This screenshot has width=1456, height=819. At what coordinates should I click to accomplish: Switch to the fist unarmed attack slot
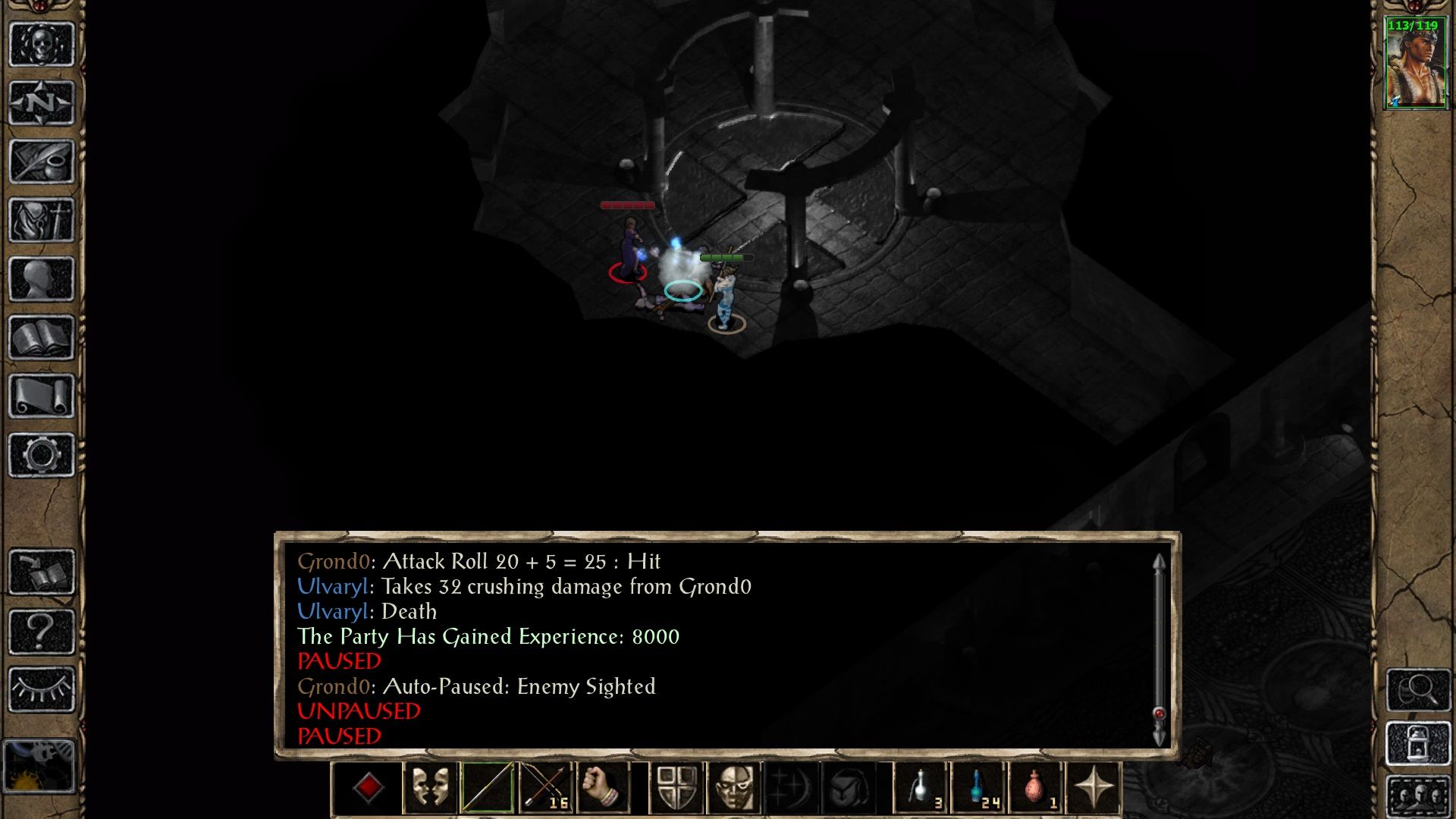click(603, 789)
